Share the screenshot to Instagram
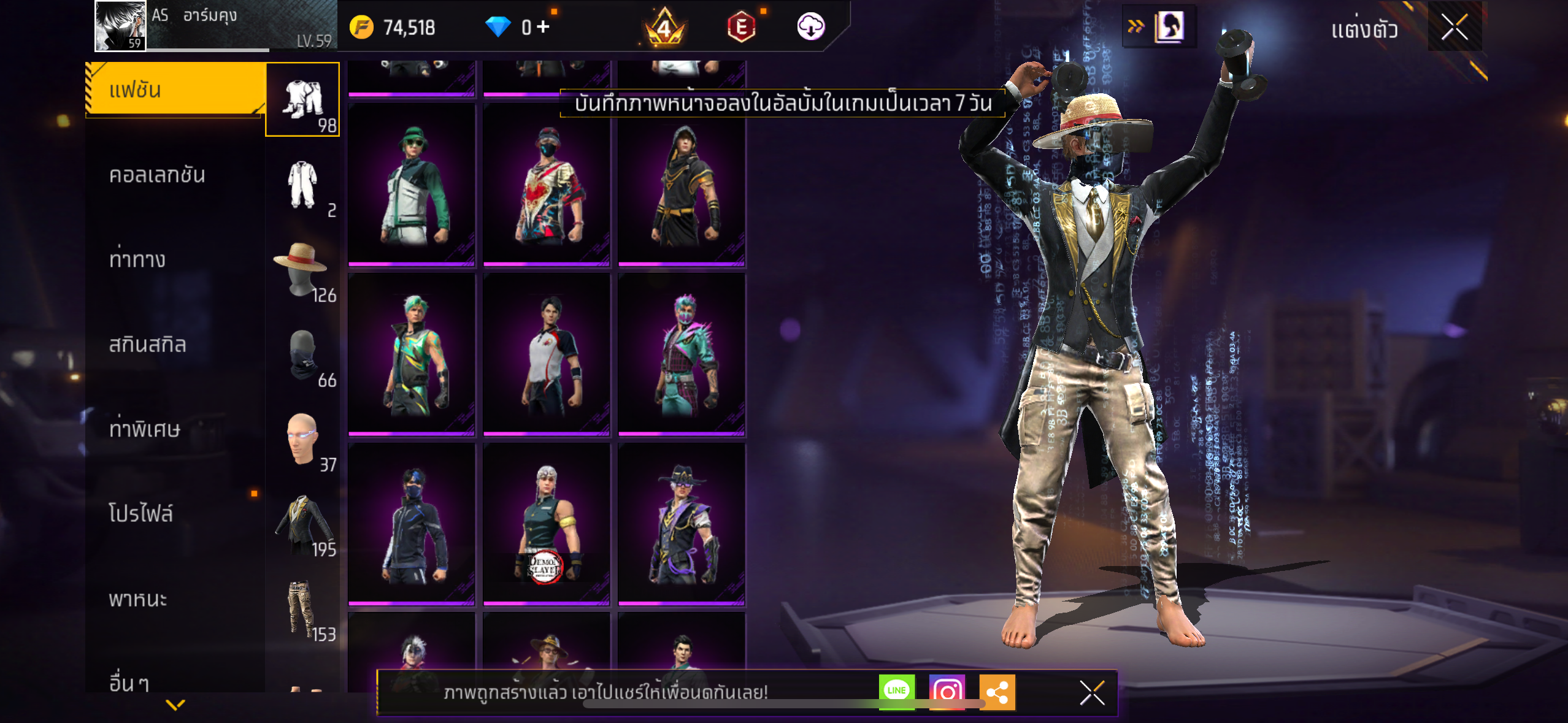The width and height of the screenshot is (1568, 723). pos(947,692)
